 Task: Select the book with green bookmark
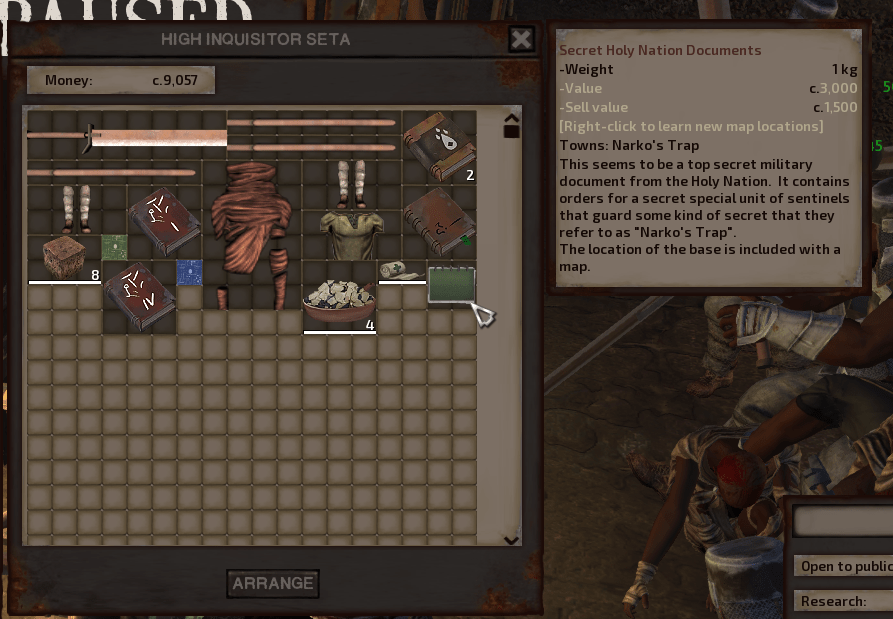tap(439, 221)
